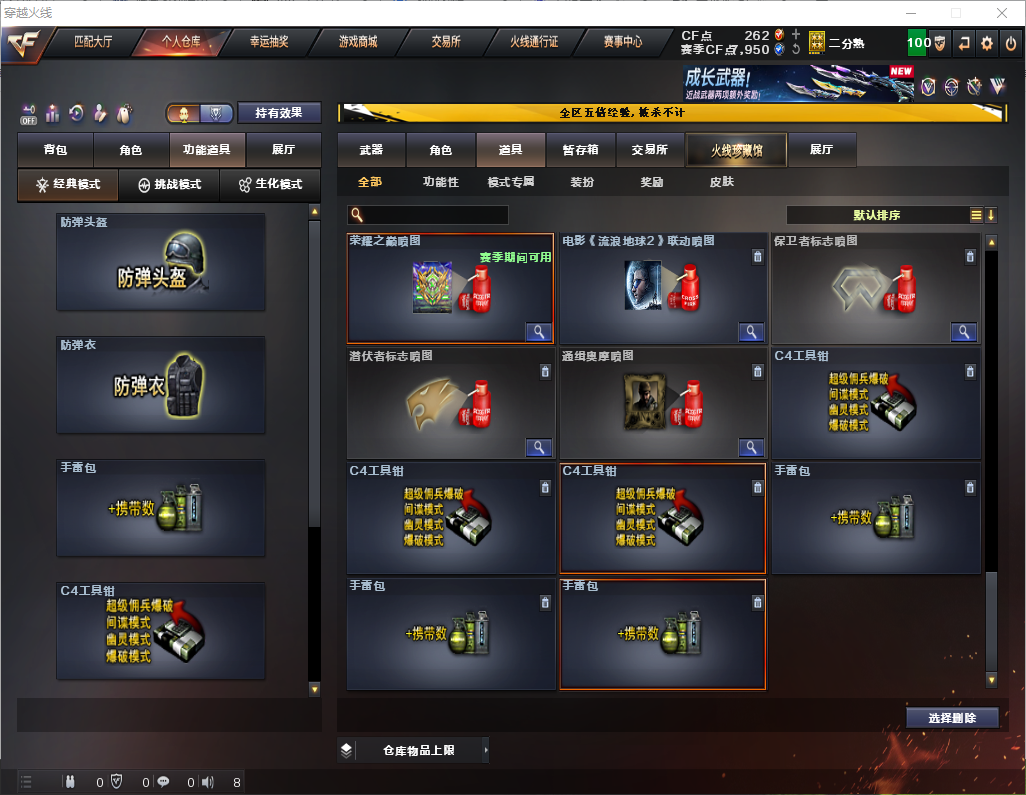Select the 背包 tab
The height and width of the screenshot is (795, 1026).
coord(55,150)
